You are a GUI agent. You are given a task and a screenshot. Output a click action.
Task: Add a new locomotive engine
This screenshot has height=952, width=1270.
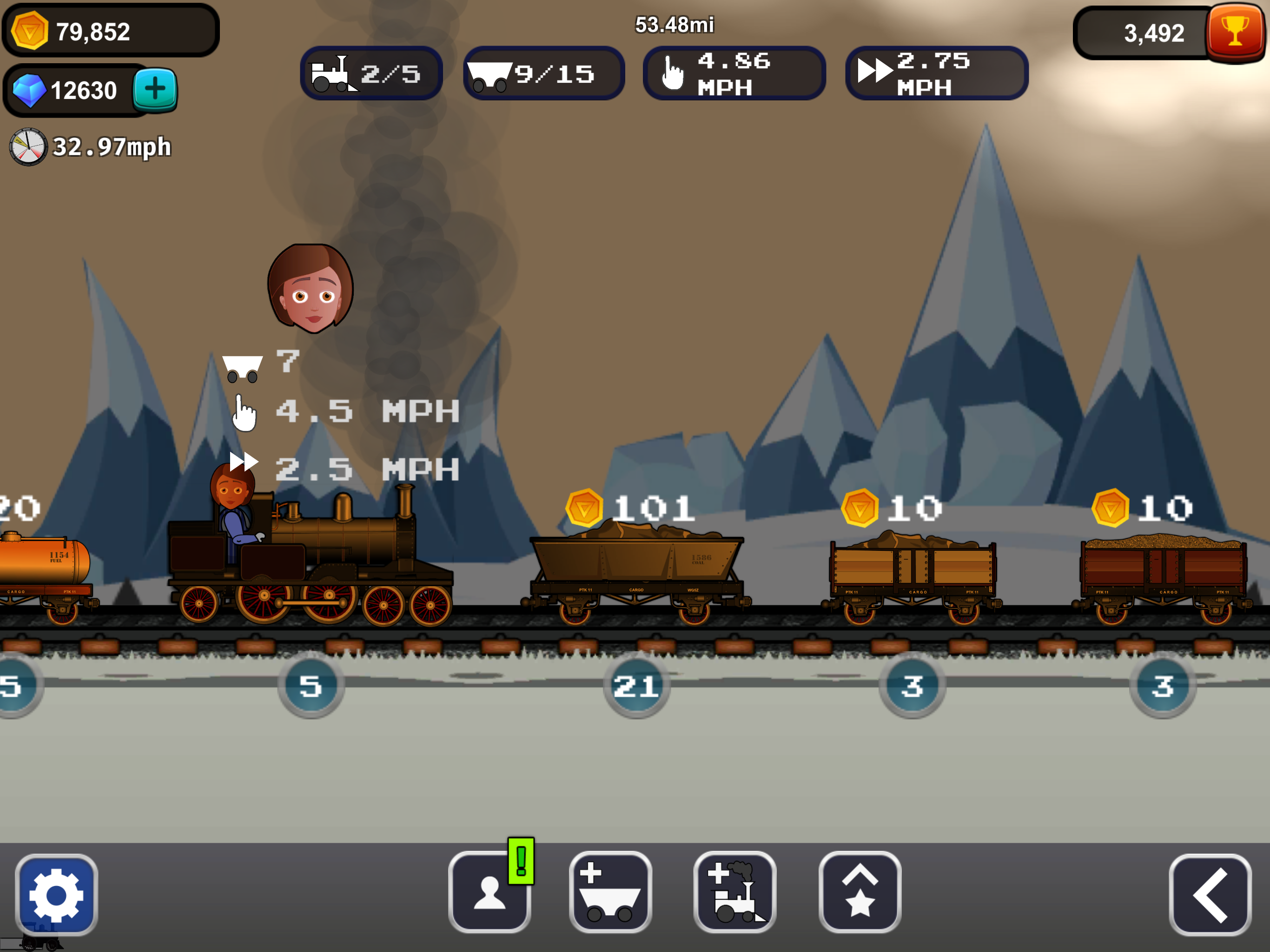pyautogui.click(x=735, y=892)
